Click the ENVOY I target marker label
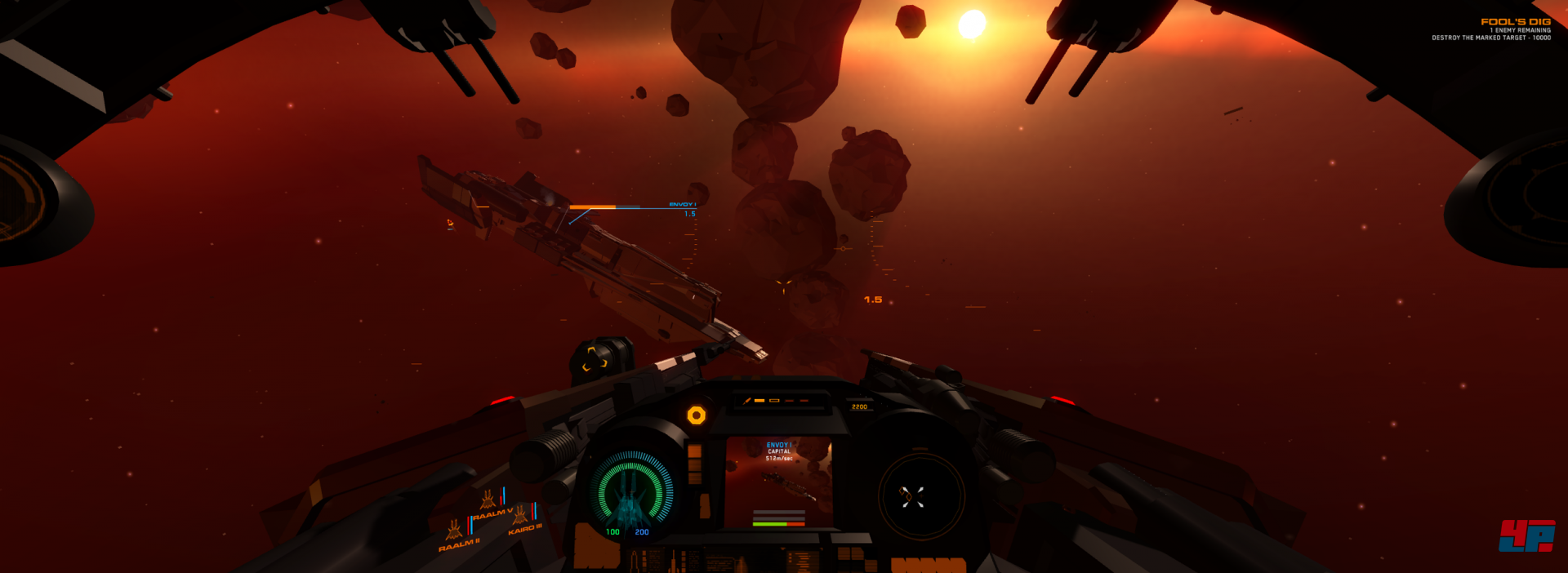 [682, 204]
